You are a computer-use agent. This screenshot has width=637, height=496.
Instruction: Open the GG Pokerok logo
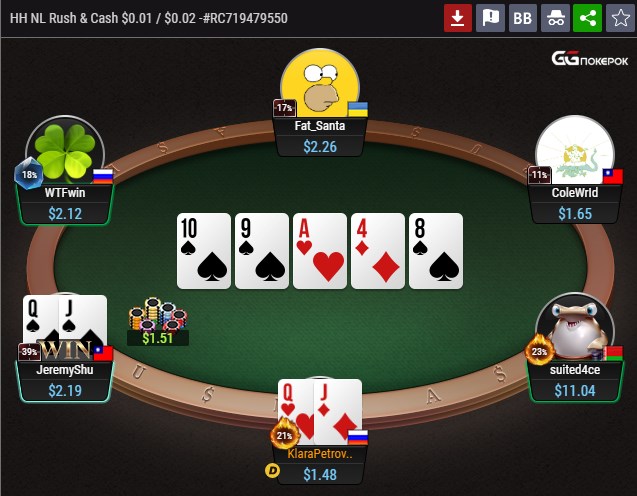click(x=590, y=59)
